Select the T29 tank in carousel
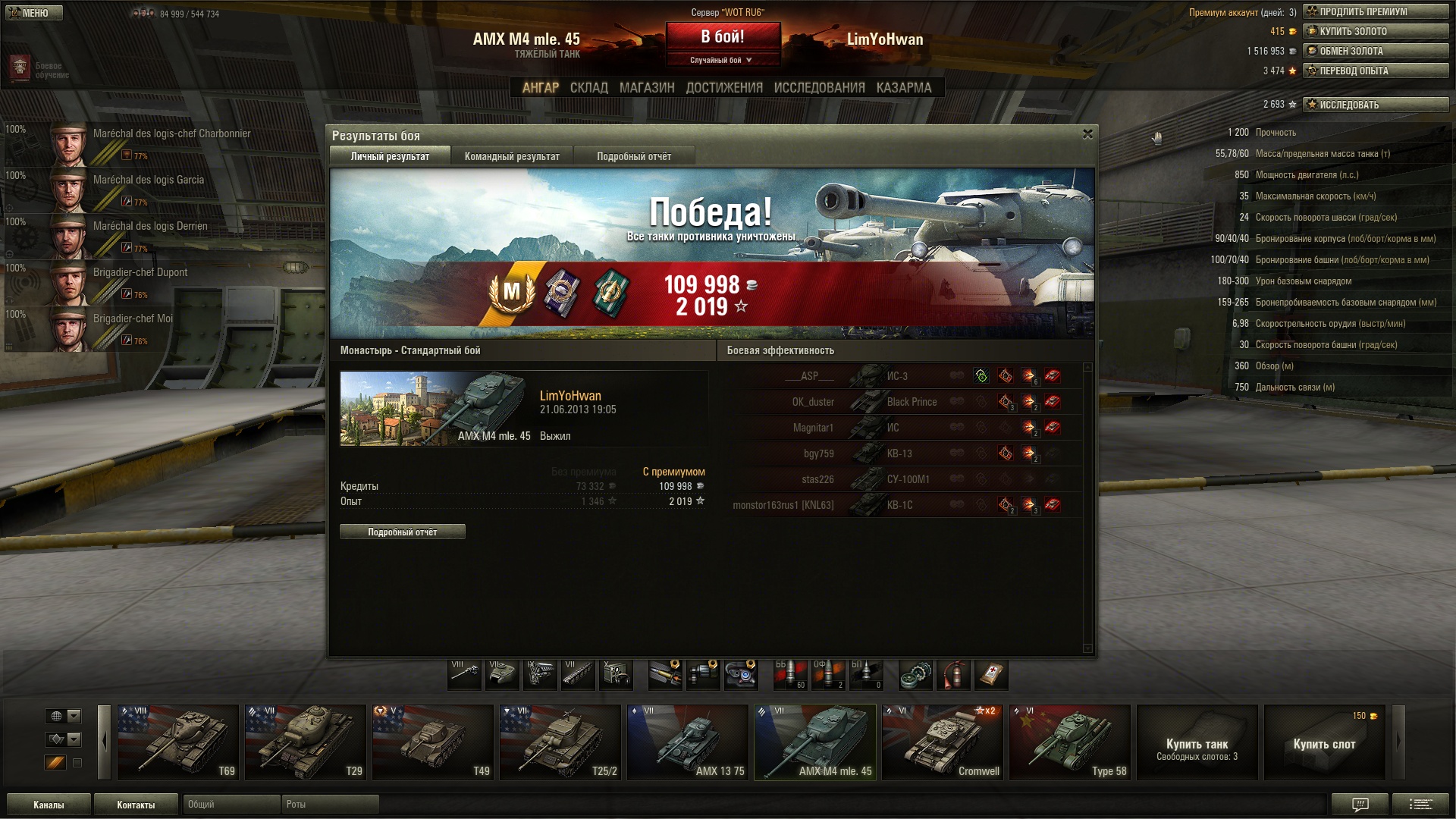This screenshot has width=1456, height=819. tap(305, 742)
